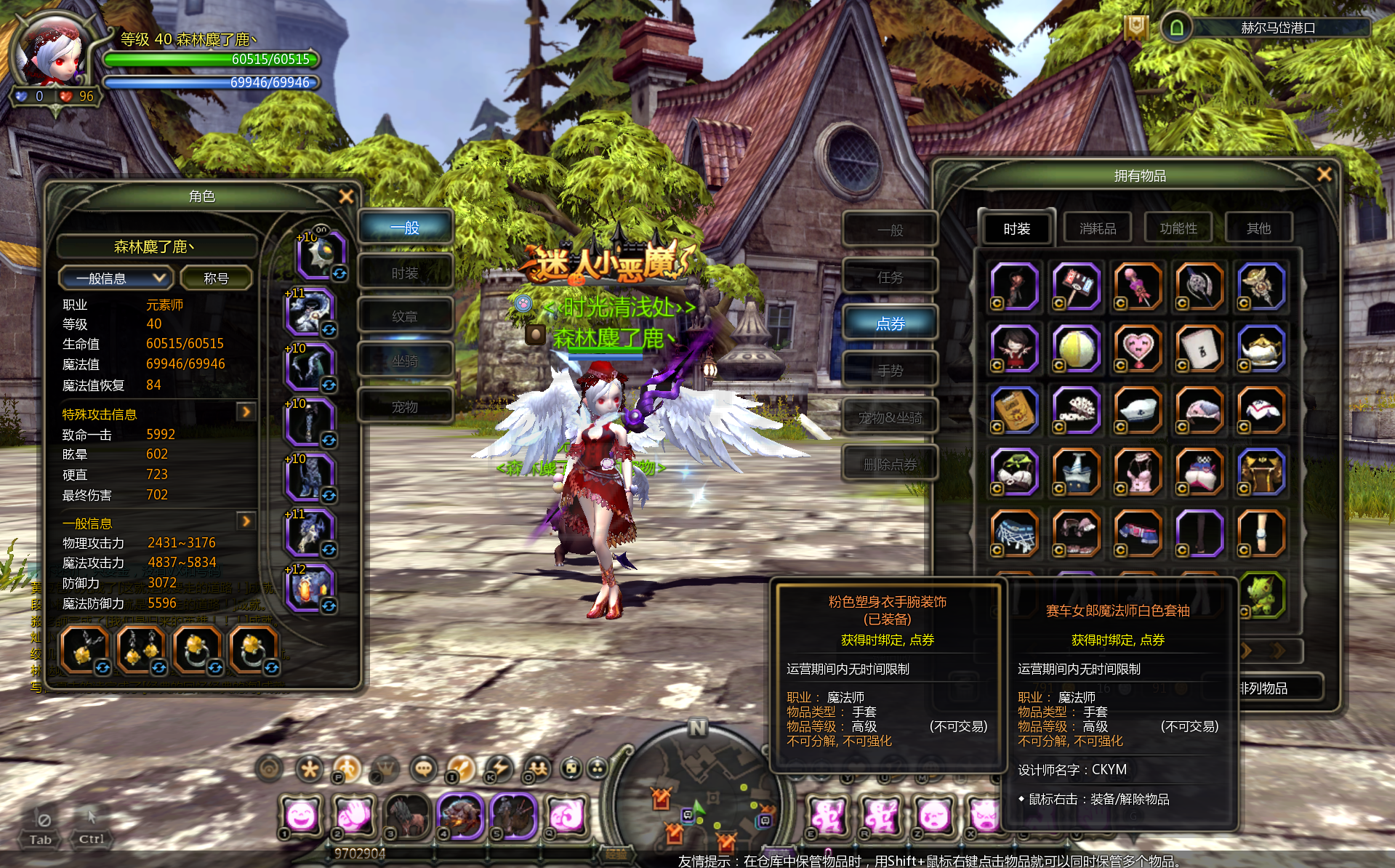Show the 宠物 pet tab
Screen dimensions: 1395x868
tap(405, 406)
